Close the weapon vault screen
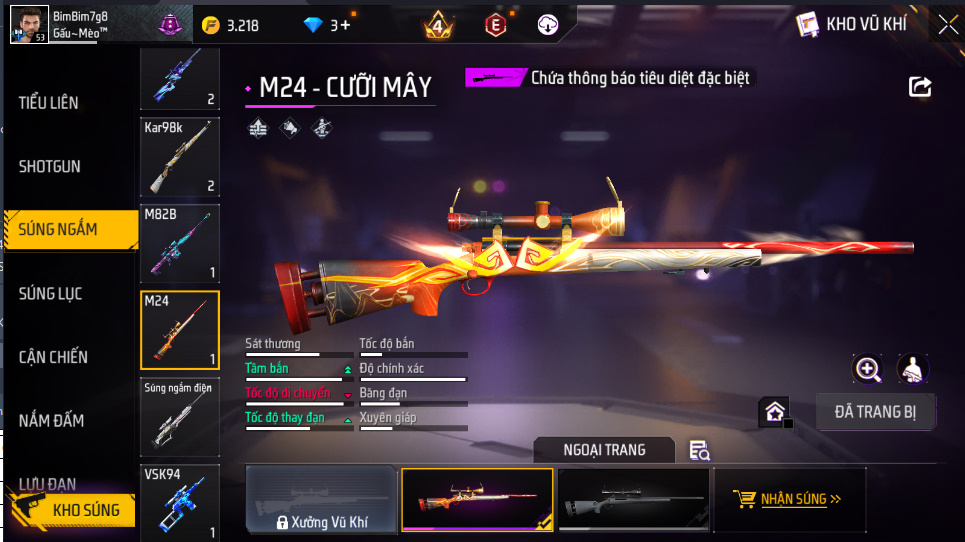The width and height of the screenshot is (965, 542). pos(947,24)
